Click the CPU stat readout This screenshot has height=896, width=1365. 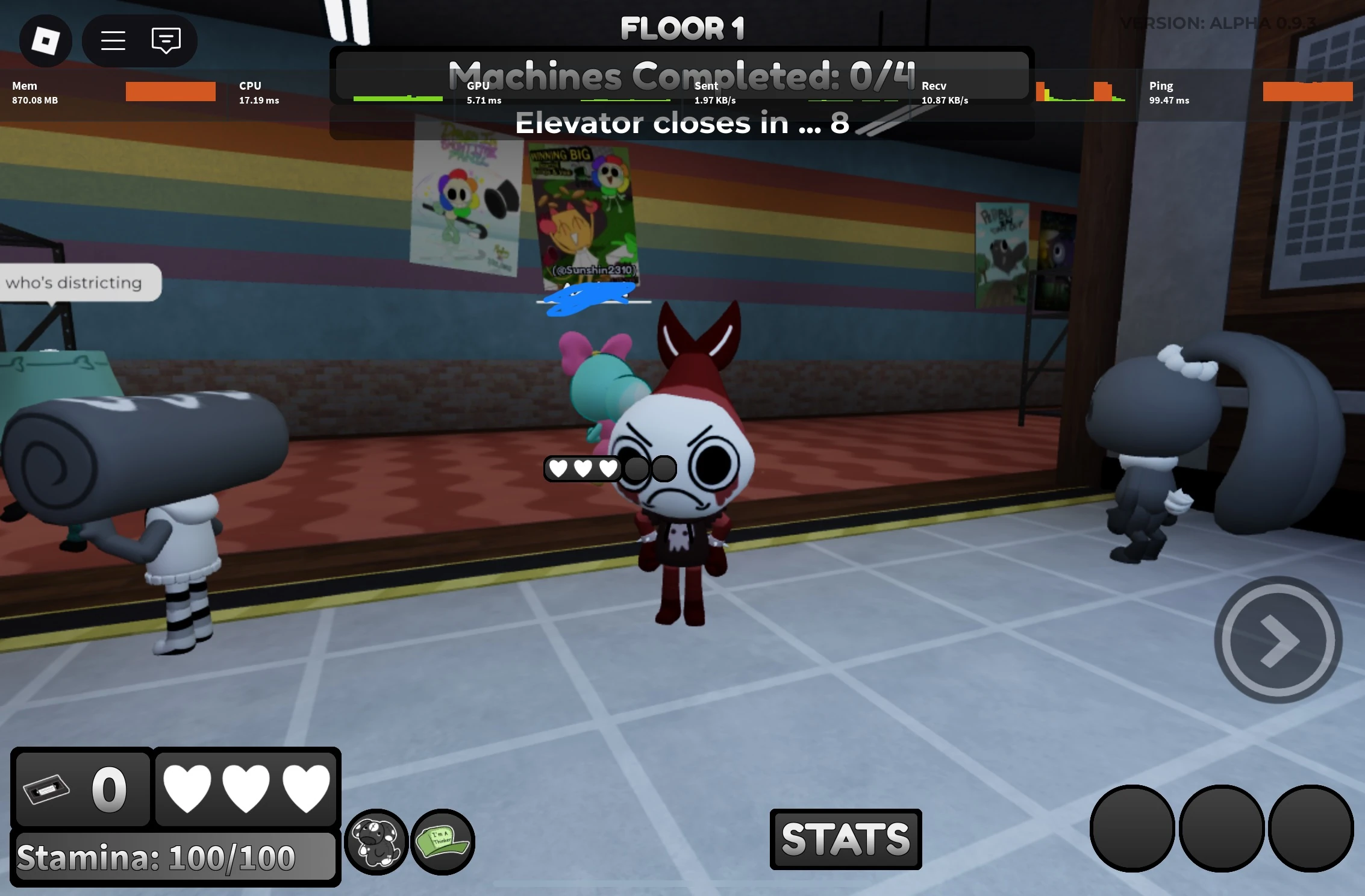click(258, 92)
